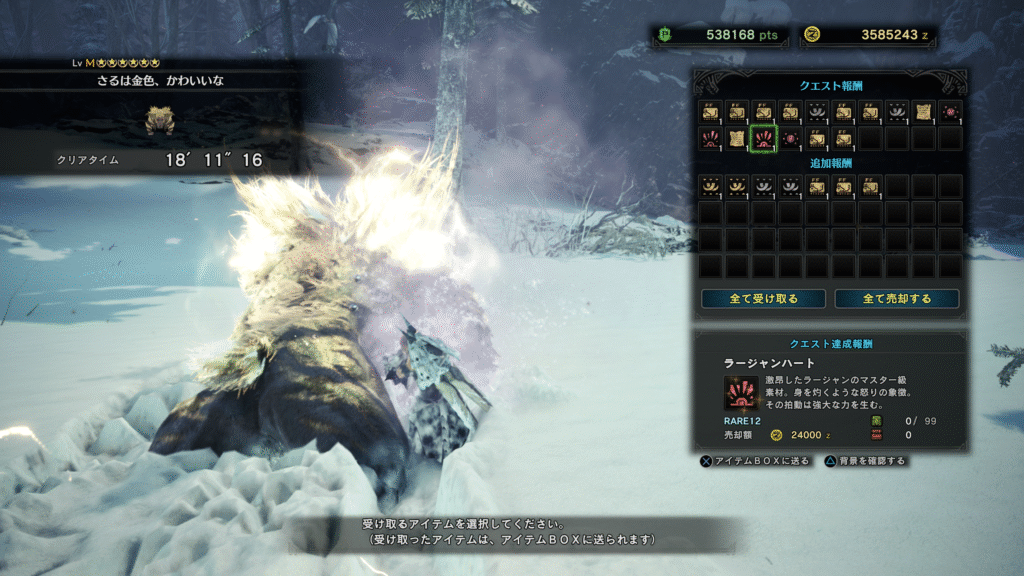
Task: Click the 全て受け取る (receive all) button
Action: [x=763, y=299]
